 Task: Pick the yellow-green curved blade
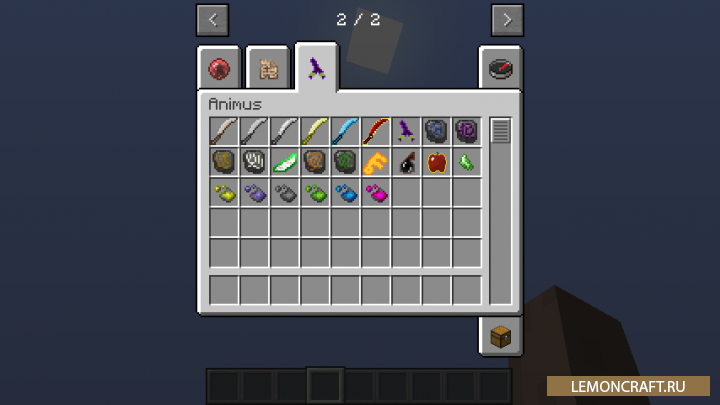click(x=315, y=131)
